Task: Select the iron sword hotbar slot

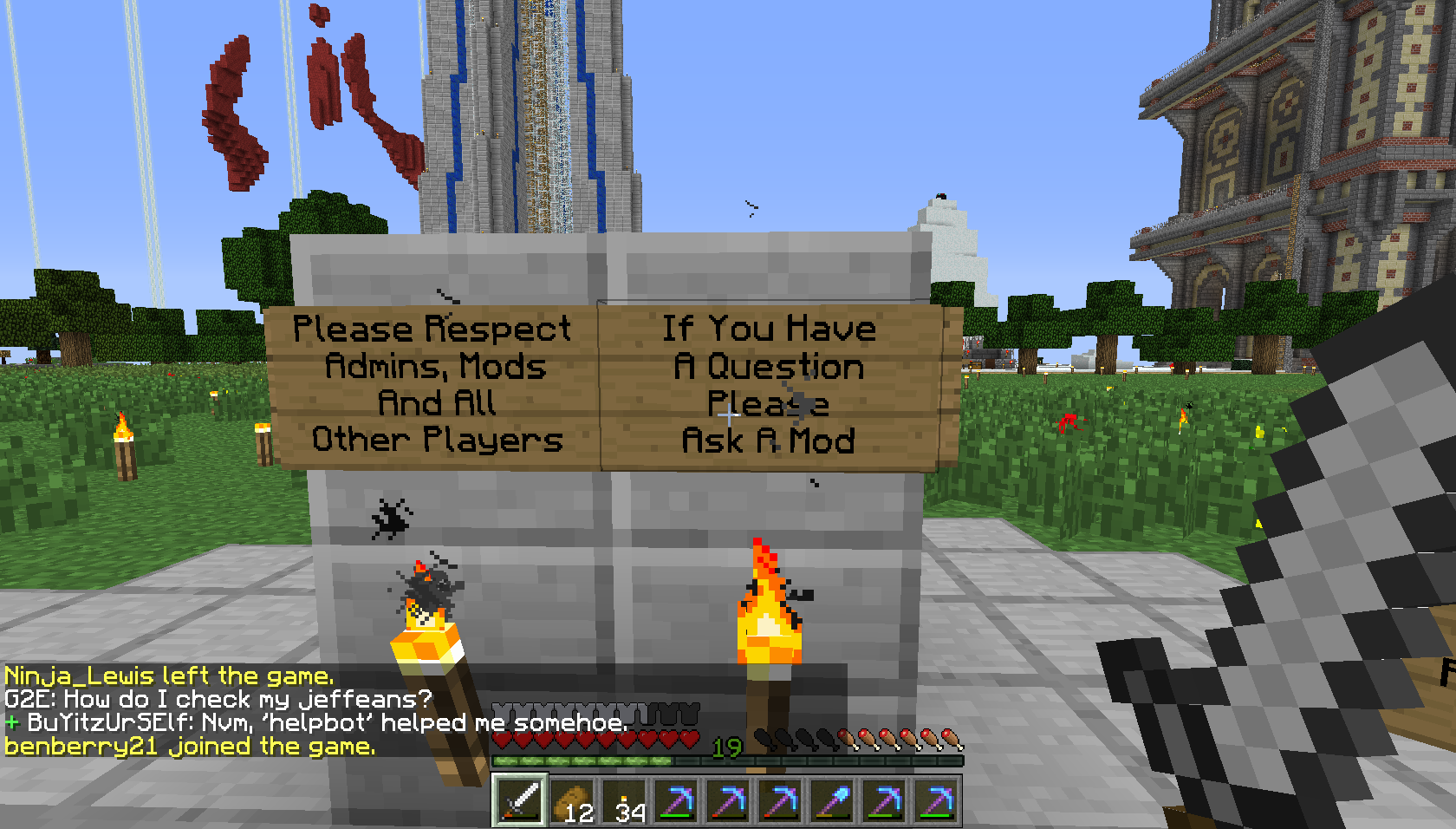Action: (x=521, y=800)
